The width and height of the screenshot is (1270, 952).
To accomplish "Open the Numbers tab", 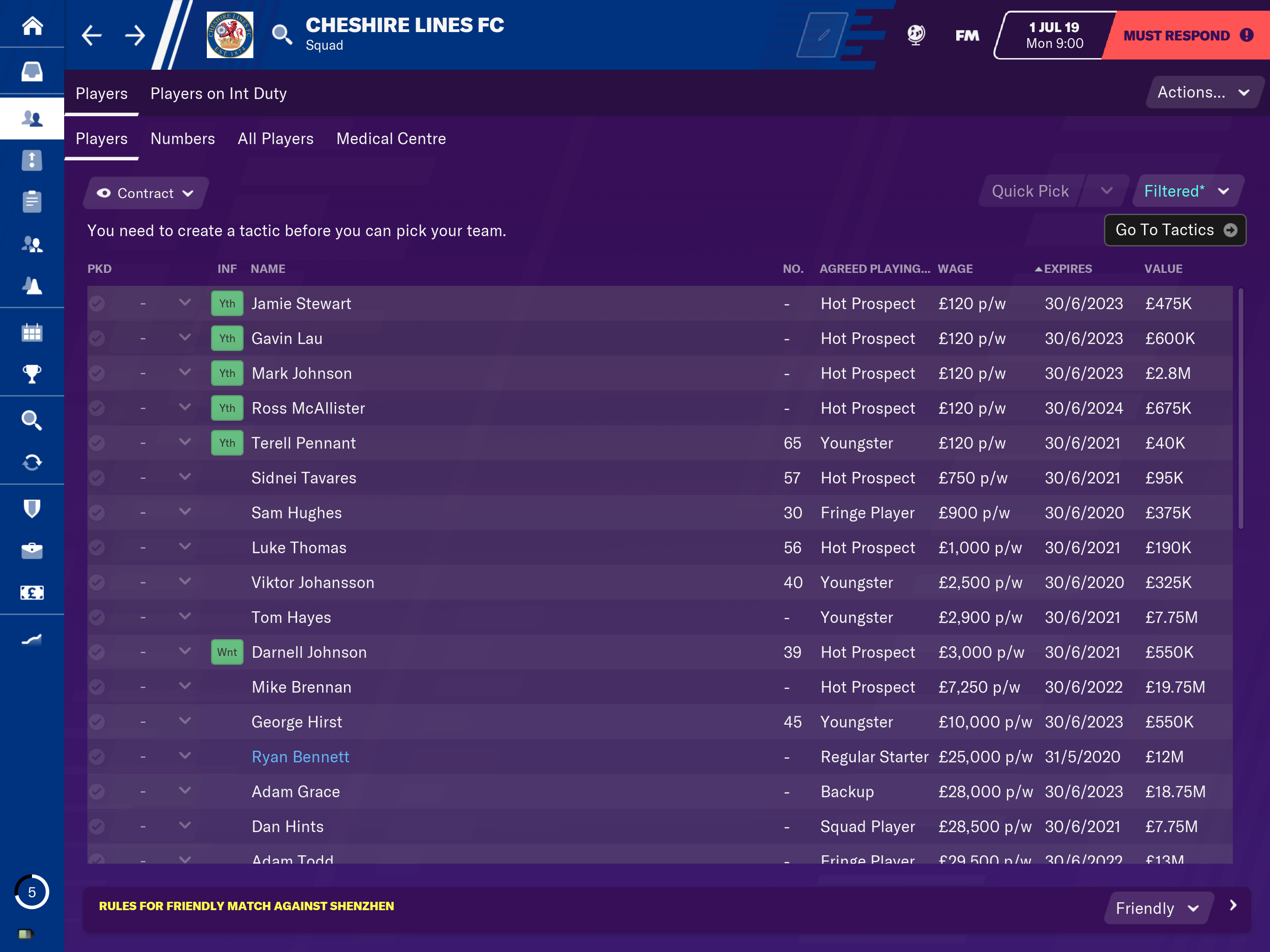I will 183,139.
